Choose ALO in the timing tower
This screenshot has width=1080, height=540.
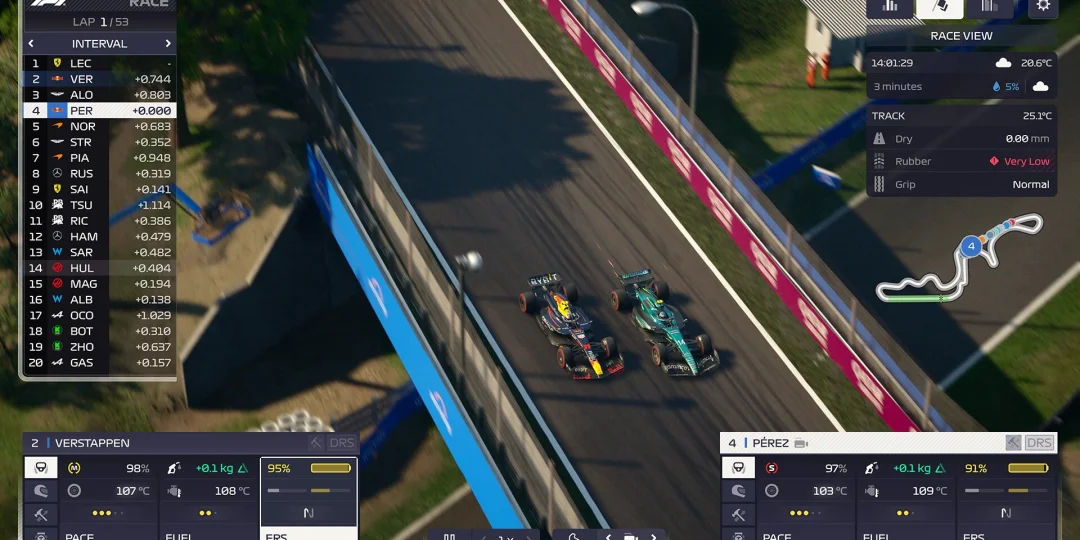pos(99,95)
